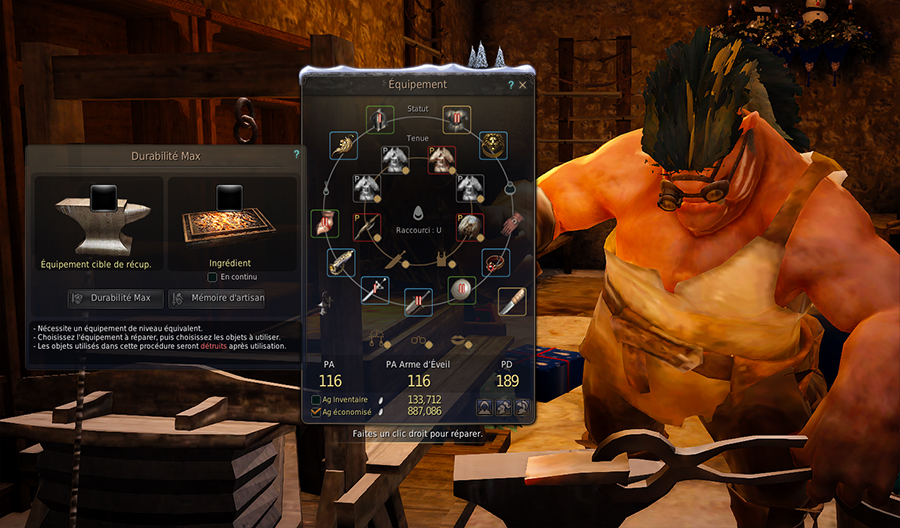Choose the target equipment slot above the anvil
This screenshot has width=900, height=528.
101,197
